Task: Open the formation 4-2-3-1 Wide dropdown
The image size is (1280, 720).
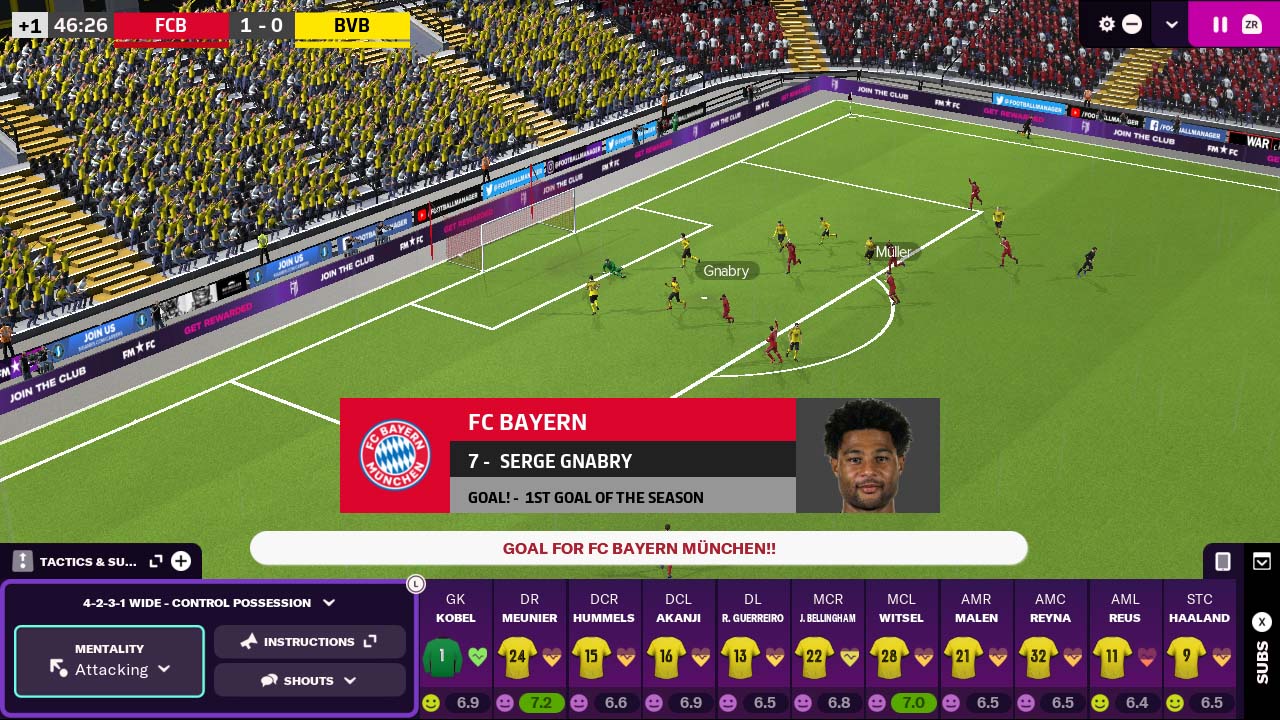Action: pos(209,603)
